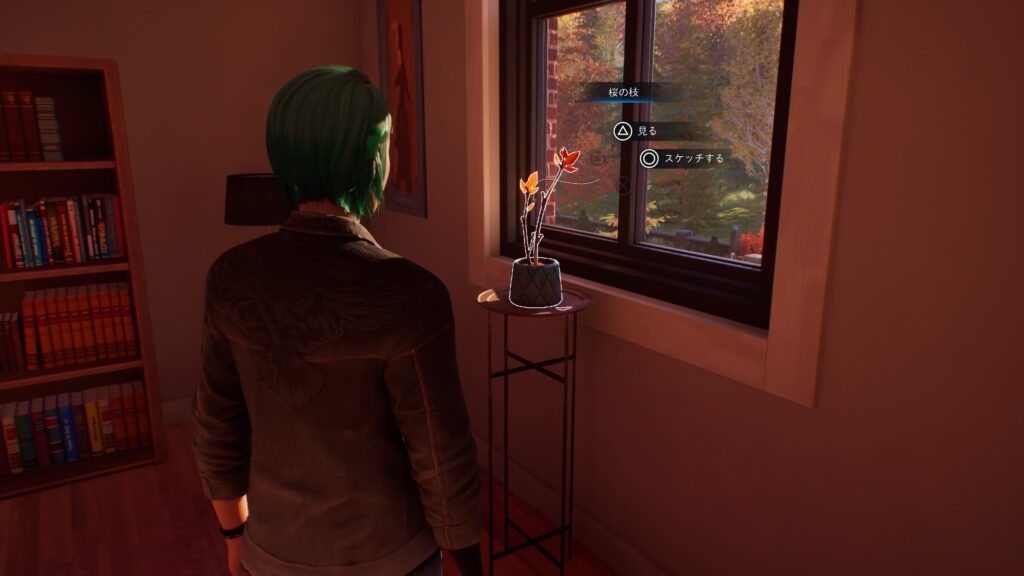
Task: Select the スケッチする (sketch) interaction option
Action: (682, 158)
